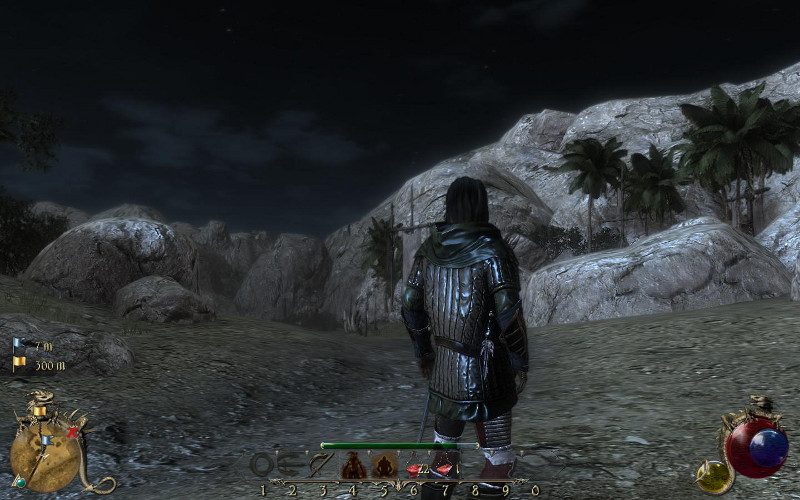
Task: Select the bow icon in hotbar slot 3
Action: pyautogui.click(x=322, y=464)
